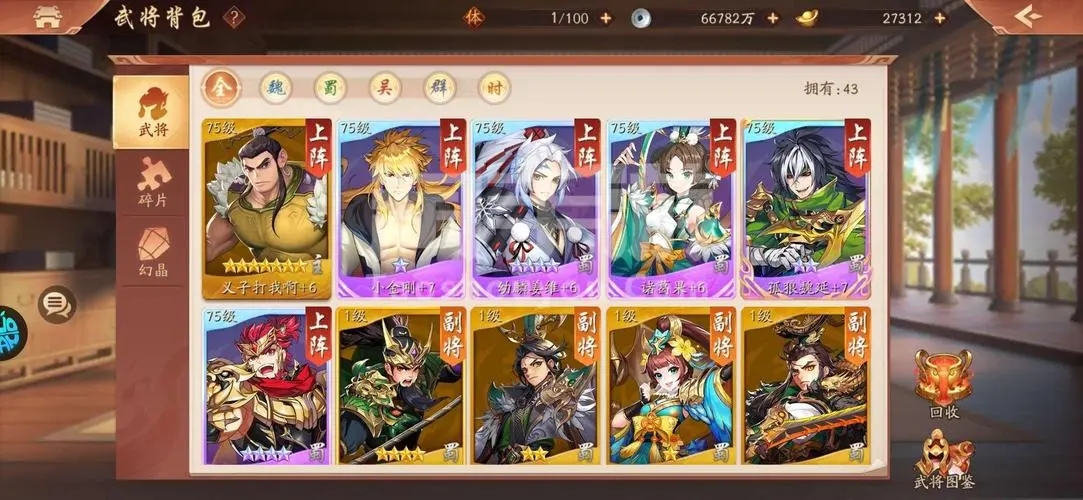Open the 诸葛果+6 hero card

(672, 208)
